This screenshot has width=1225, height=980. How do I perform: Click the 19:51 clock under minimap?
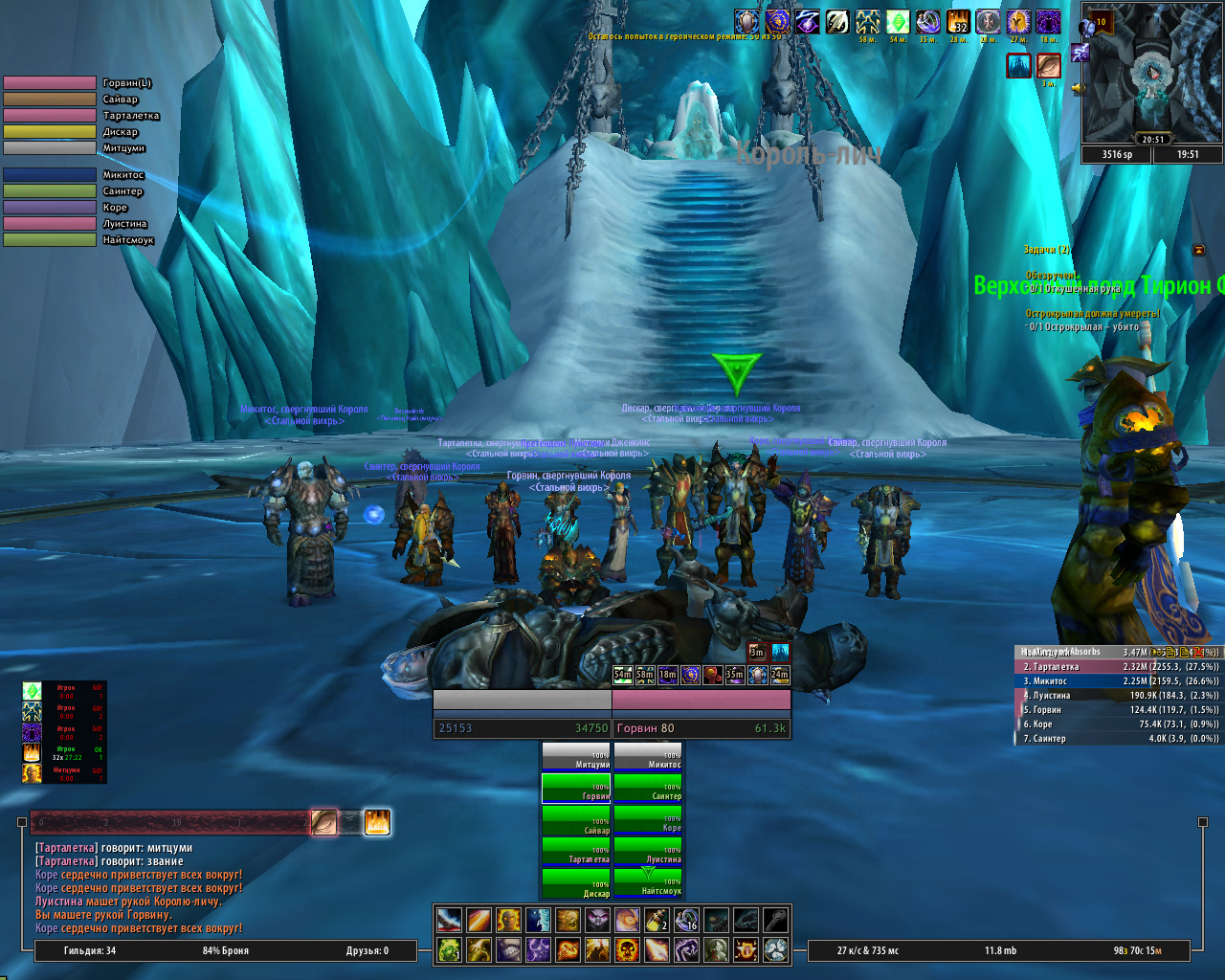1188,154
